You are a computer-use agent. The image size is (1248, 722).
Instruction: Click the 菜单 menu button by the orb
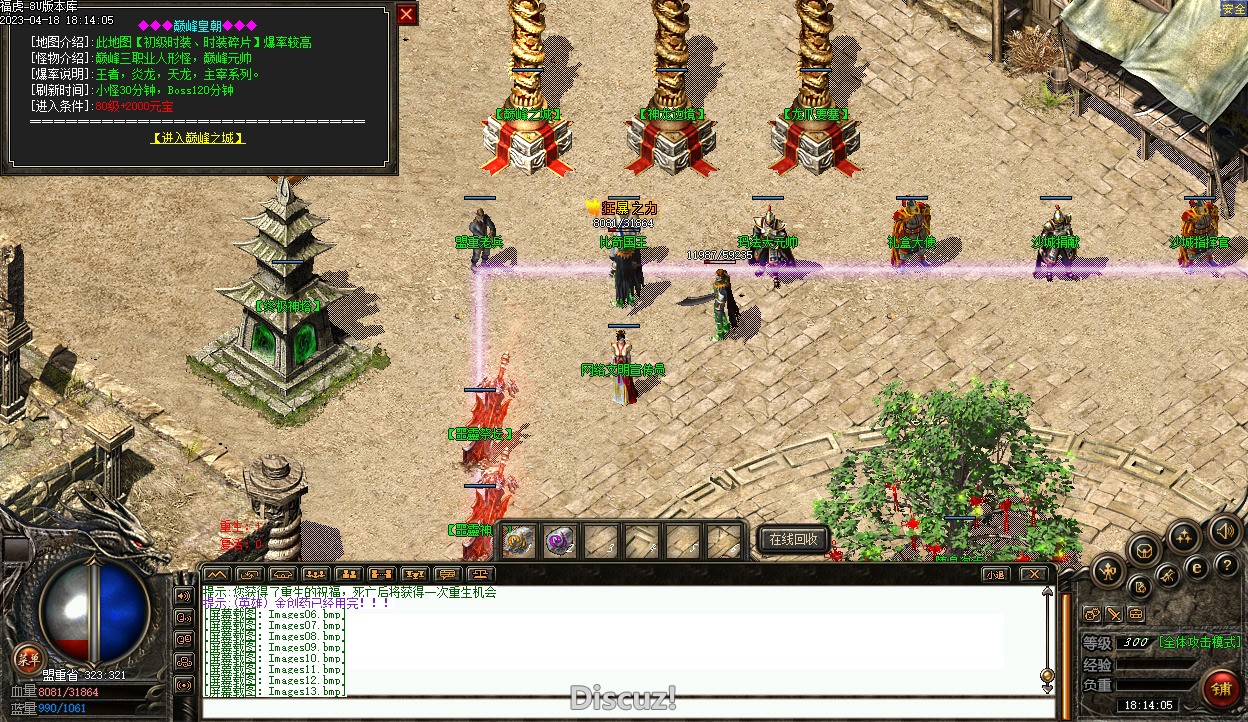click(28, 658)
